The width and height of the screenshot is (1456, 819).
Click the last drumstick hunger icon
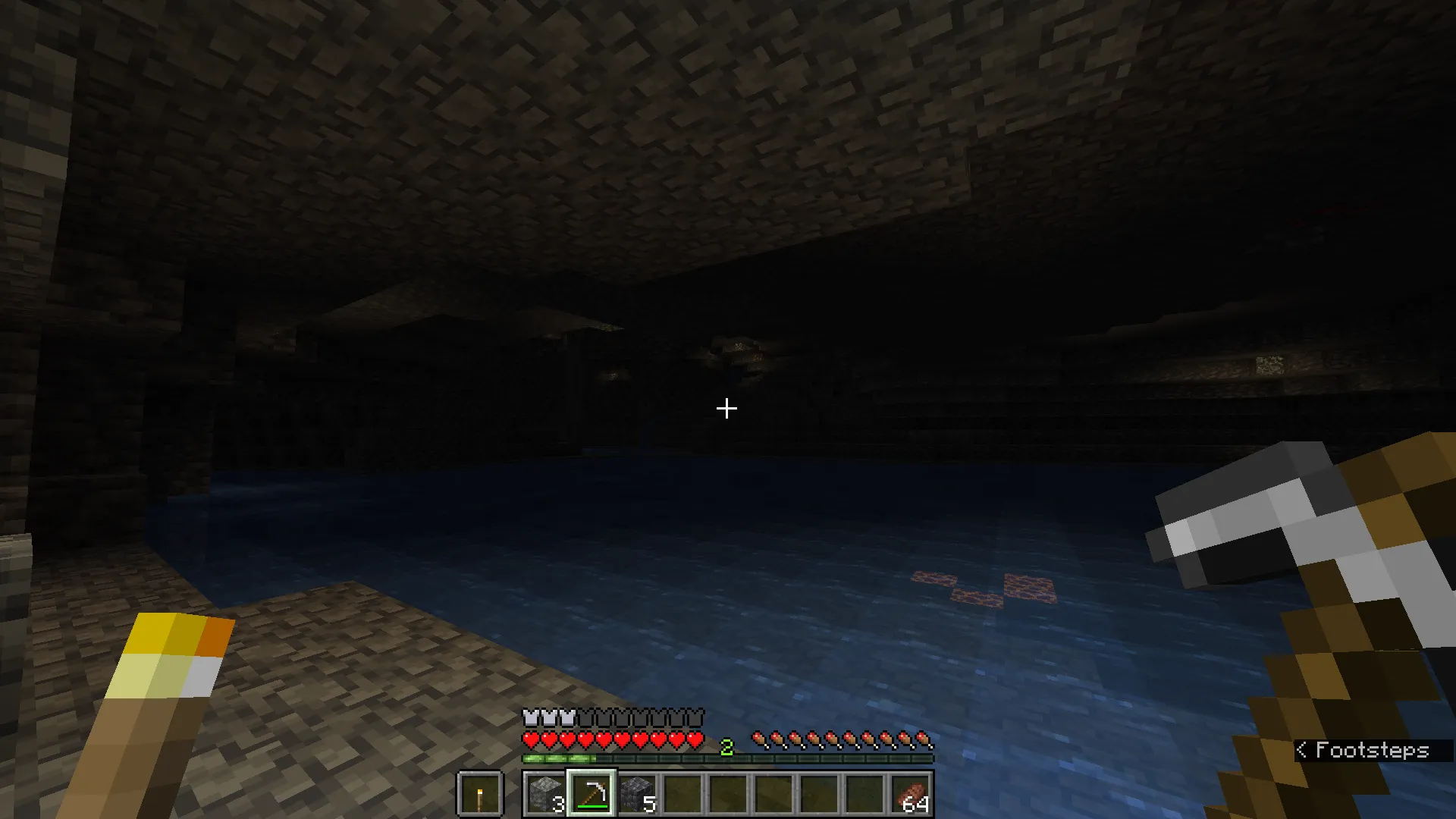click(922, 739)
